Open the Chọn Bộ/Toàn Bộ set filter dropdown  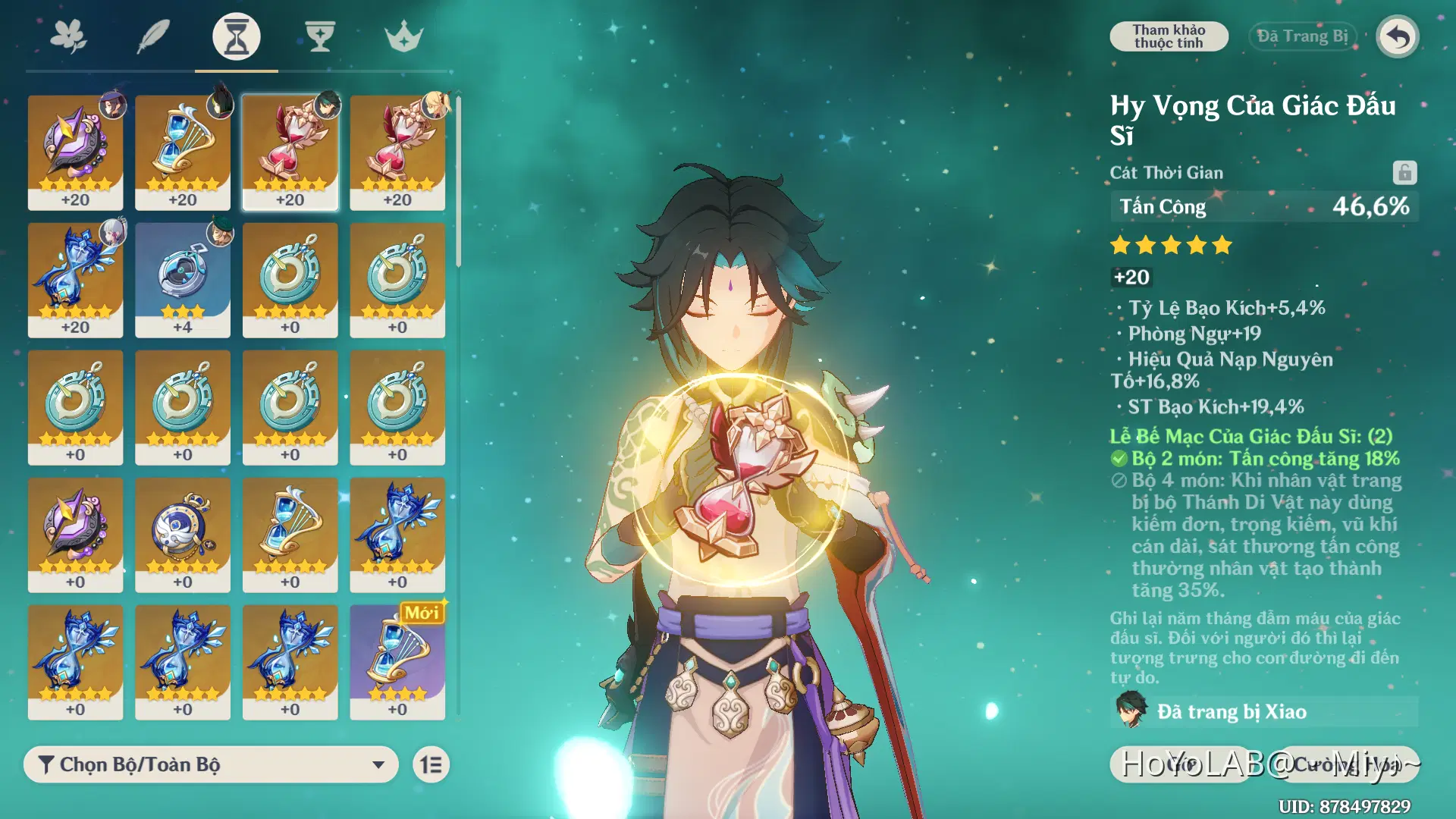[x=211, y=764]
